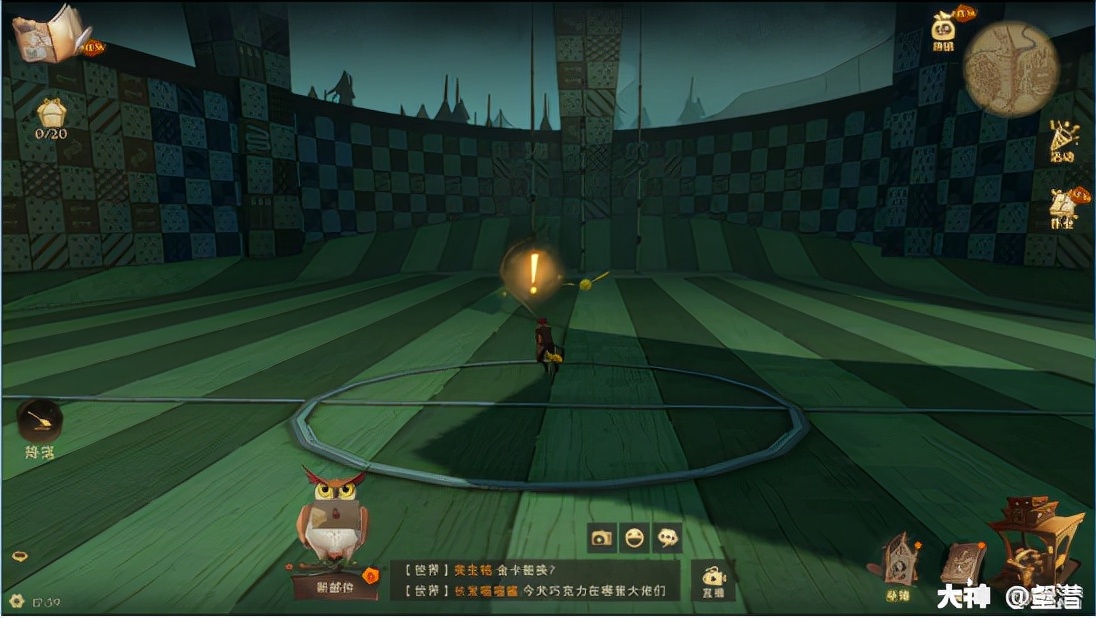The image size is (1096, 618).
Task: Open the video camera live stream button
Action: click(x=713, y=580)
